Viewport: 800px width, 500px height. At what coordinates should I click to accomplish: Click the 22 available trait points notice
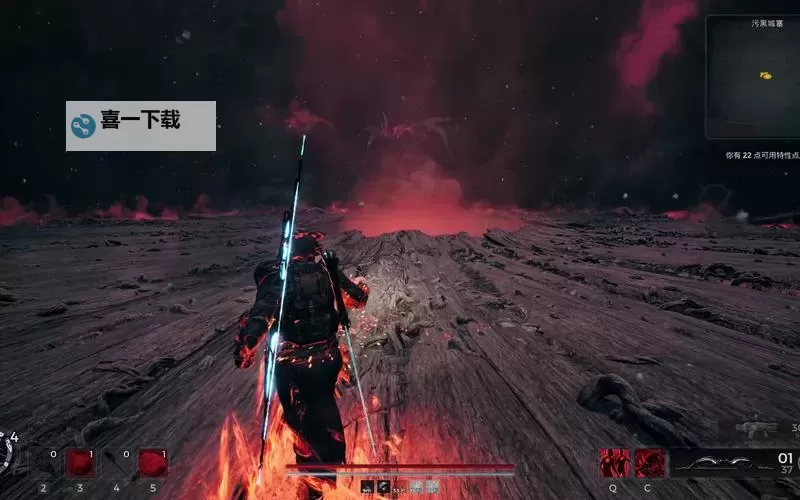[762, 156]
